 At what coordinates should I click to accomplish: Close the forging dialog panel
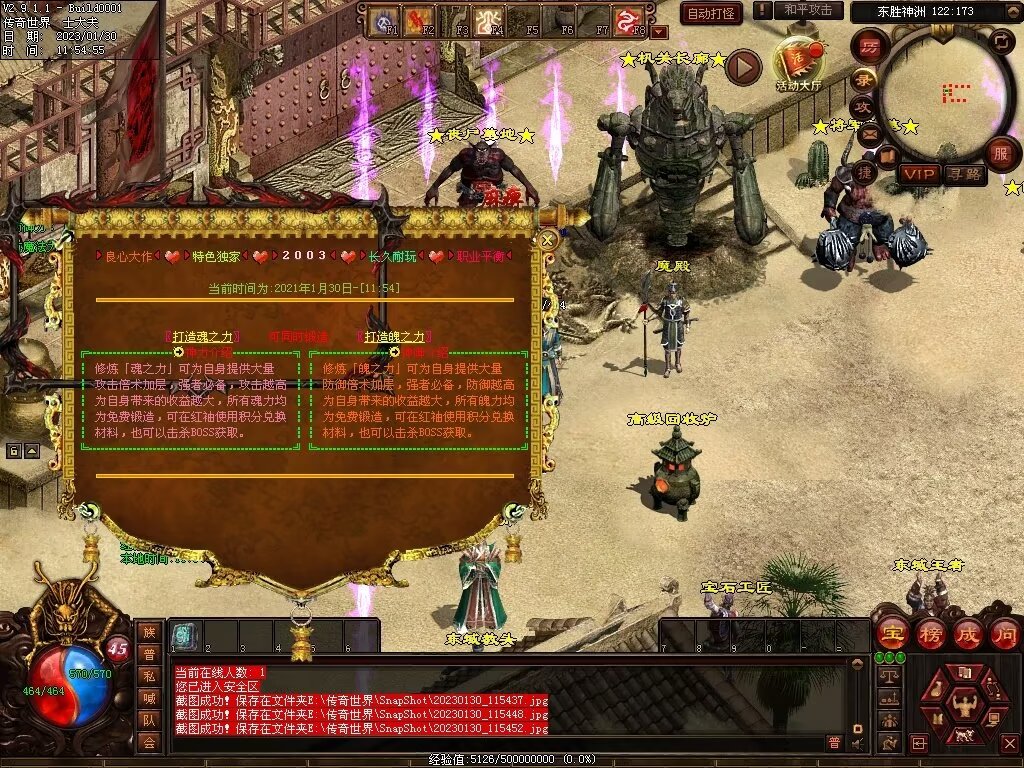547,240
